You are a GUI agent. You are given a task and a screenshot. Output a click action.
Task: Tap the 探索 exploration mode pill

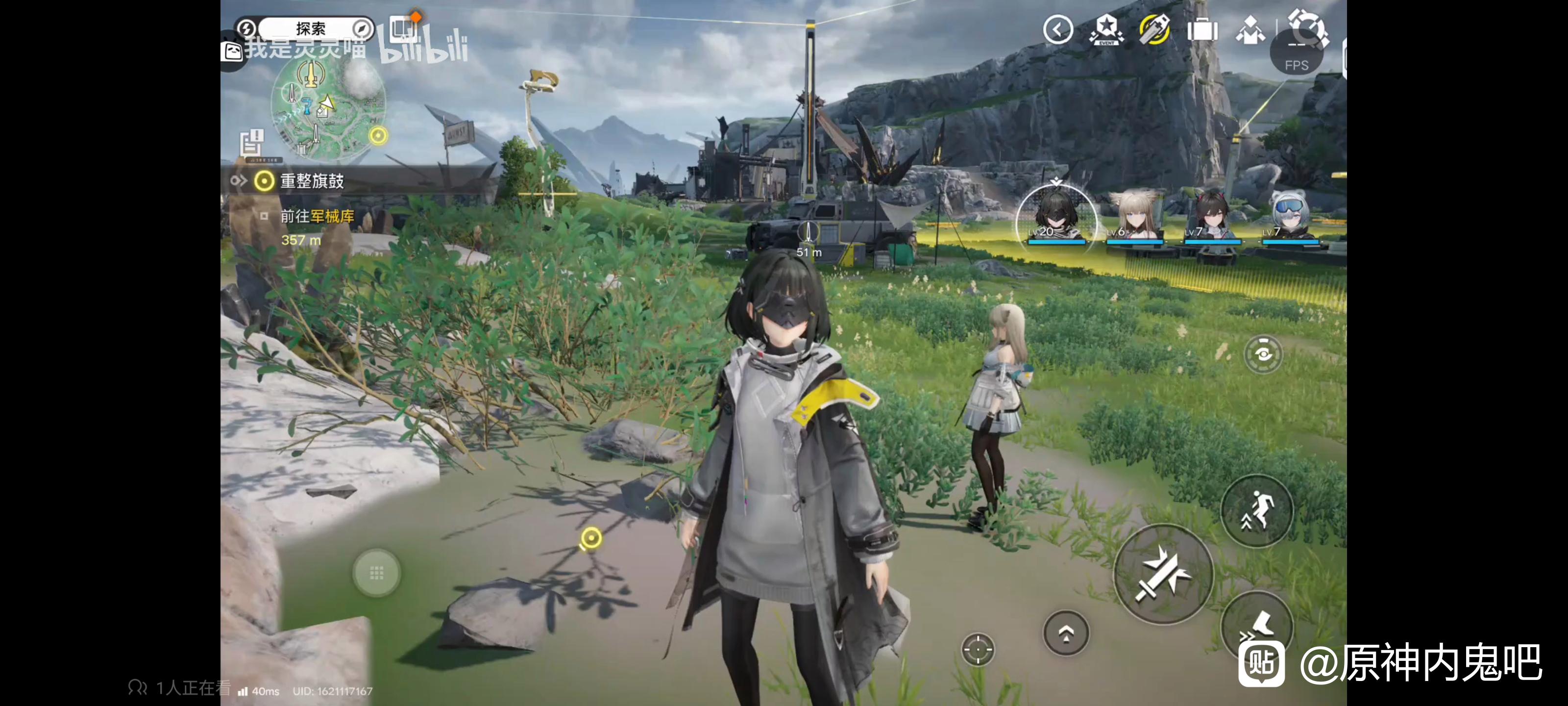pyautogui.click(x=311, y=28)
